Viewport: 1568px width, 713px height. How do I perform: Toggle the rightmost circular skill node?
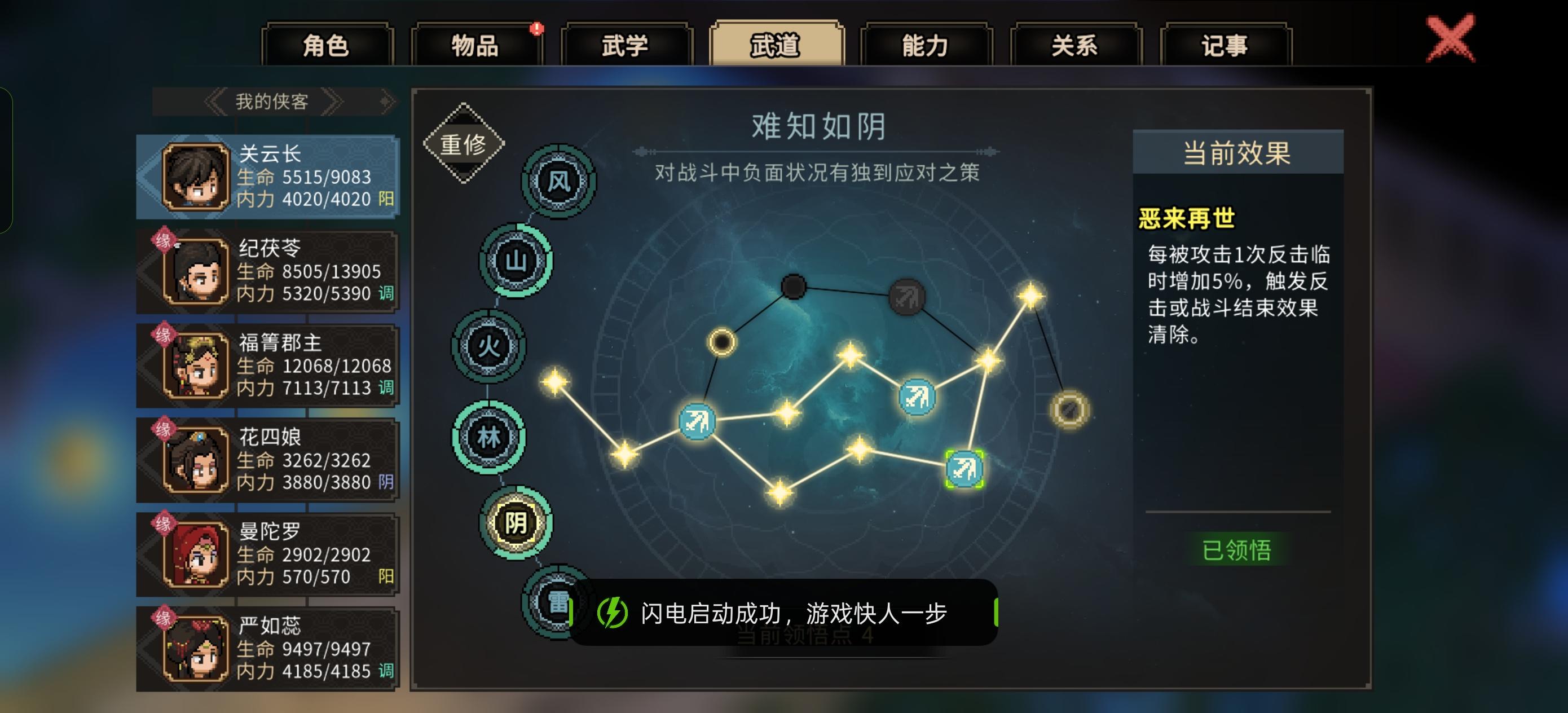tap(1069, 412)
